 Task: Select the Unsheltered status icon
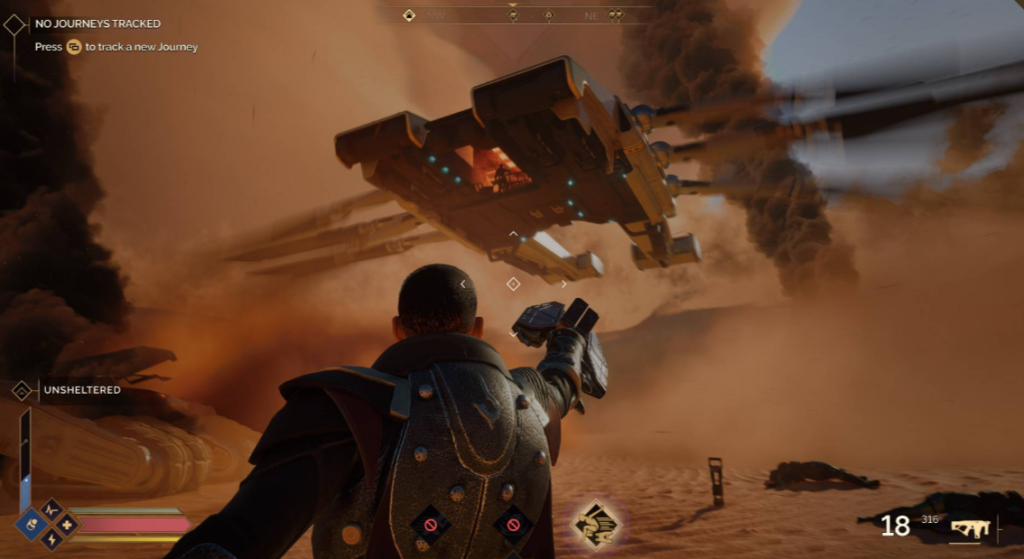click(21, 390)
